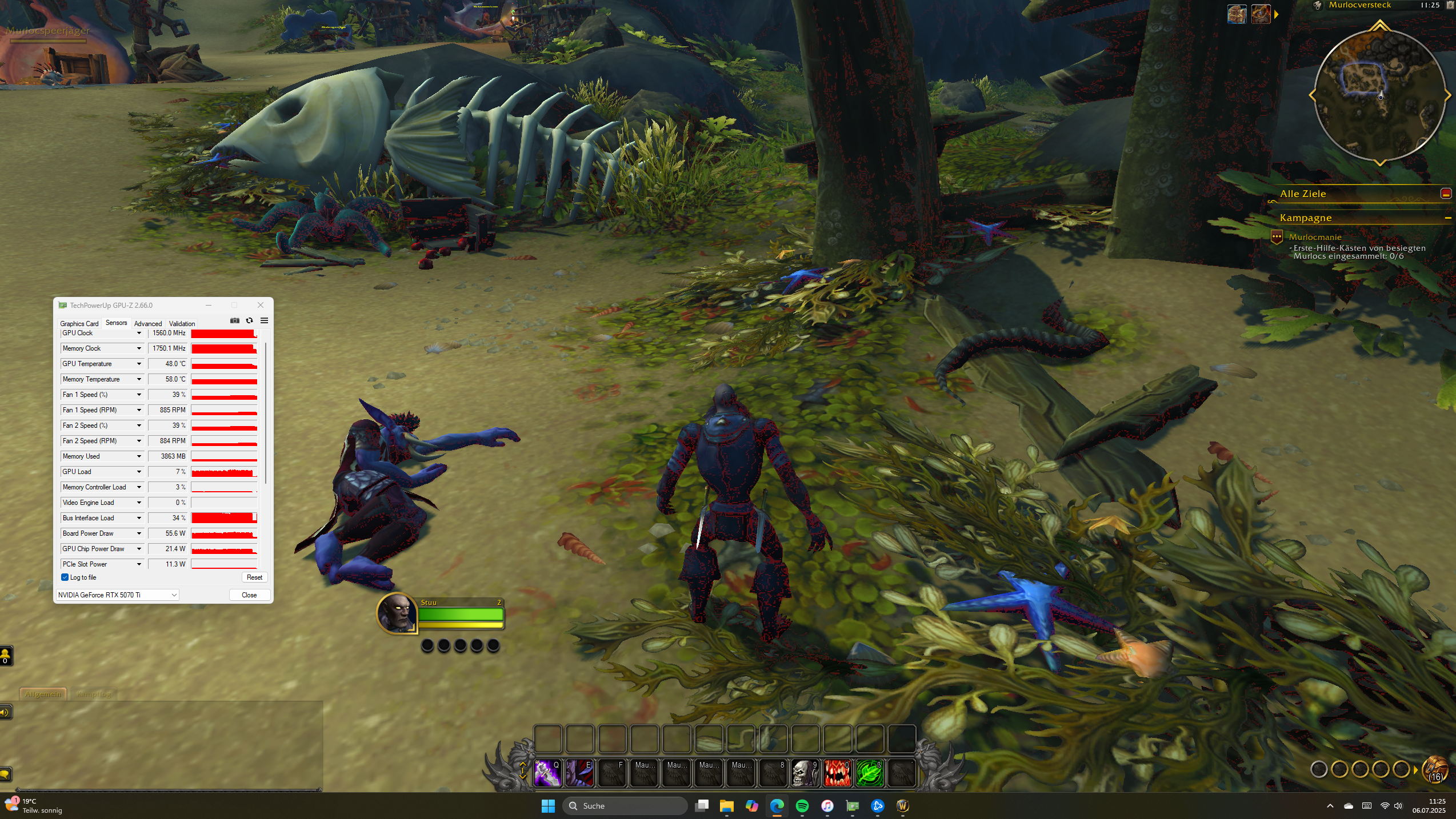Cast the purple fist ability bound to Q
1456x819 pixels.
click(x=547, y=772)
